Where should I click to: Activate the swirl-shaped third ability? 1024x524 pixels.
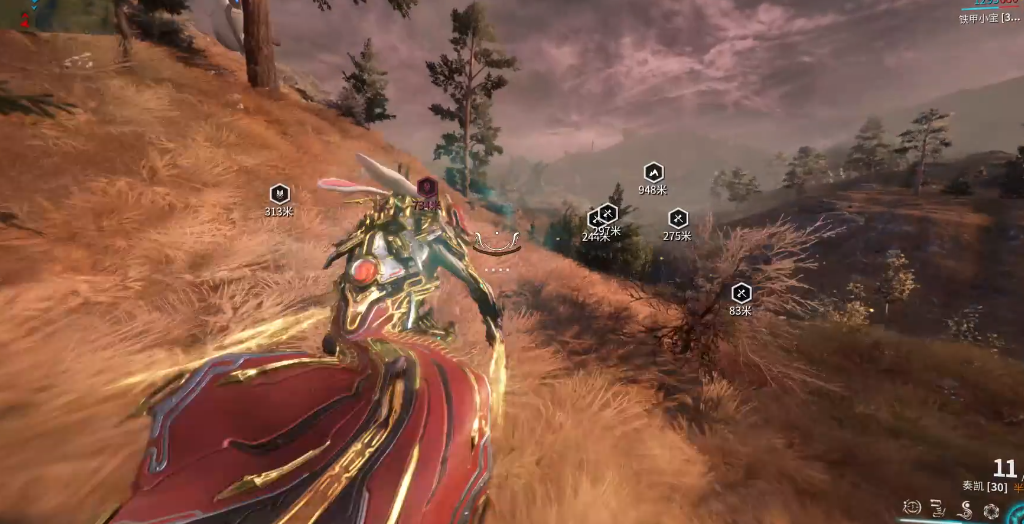pos(965,509)
